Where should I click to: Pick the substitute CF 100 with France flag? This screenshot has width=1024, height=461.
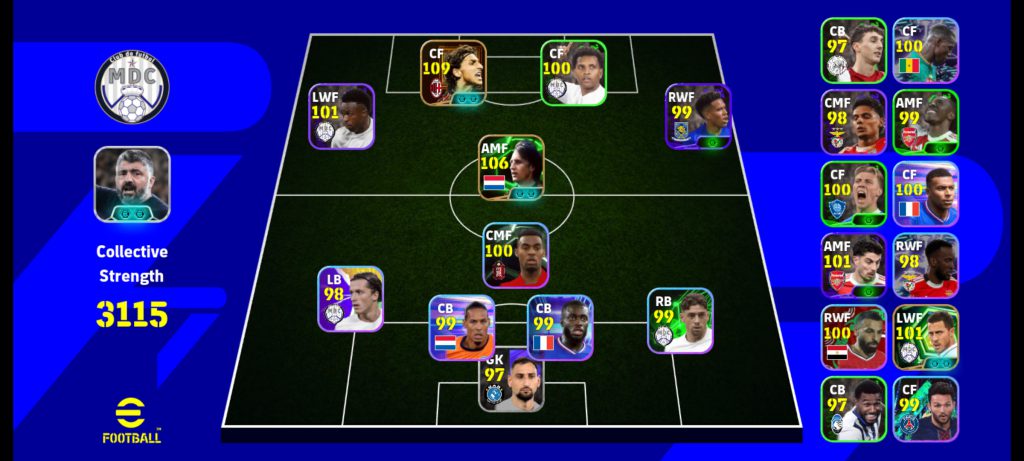(x=925, y=194)
